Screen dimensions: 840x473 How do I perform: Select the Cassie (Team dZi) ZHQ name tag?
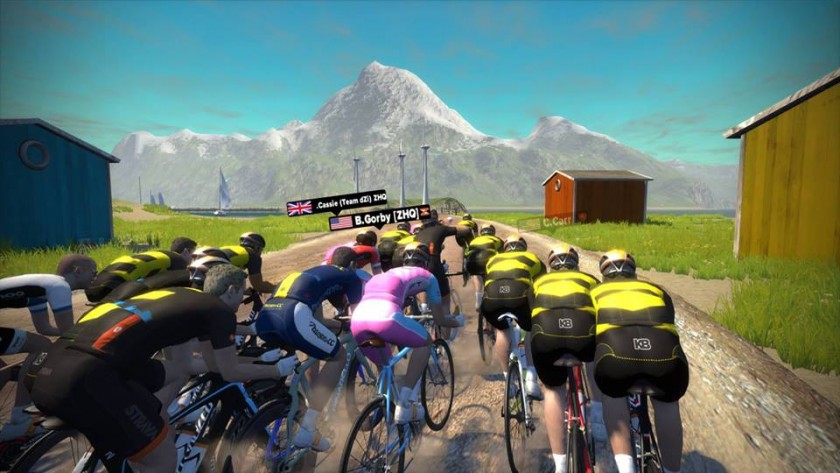[337, 202]
